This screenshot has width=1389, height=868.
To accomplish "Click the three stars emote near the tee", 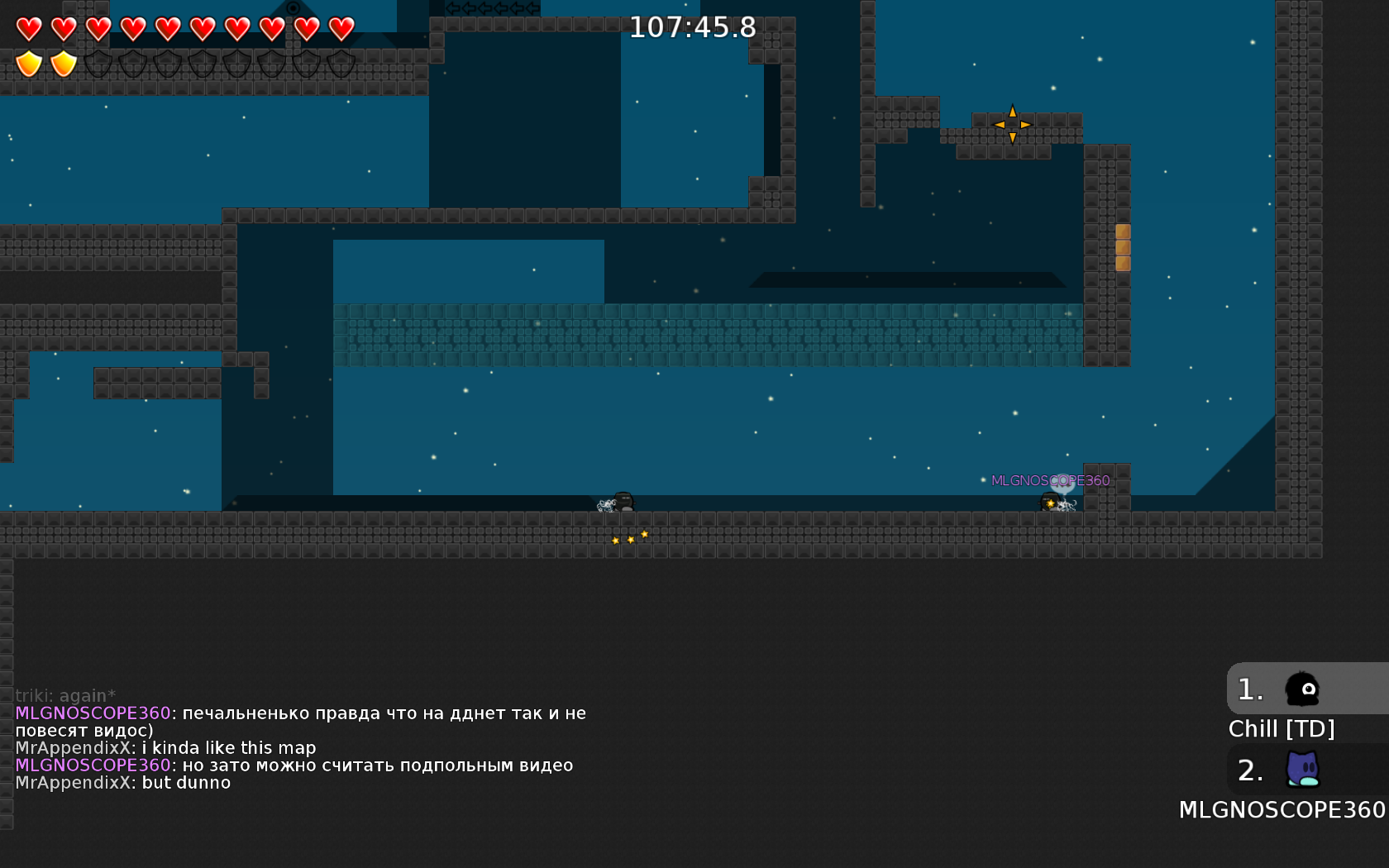I will (629, 537).
